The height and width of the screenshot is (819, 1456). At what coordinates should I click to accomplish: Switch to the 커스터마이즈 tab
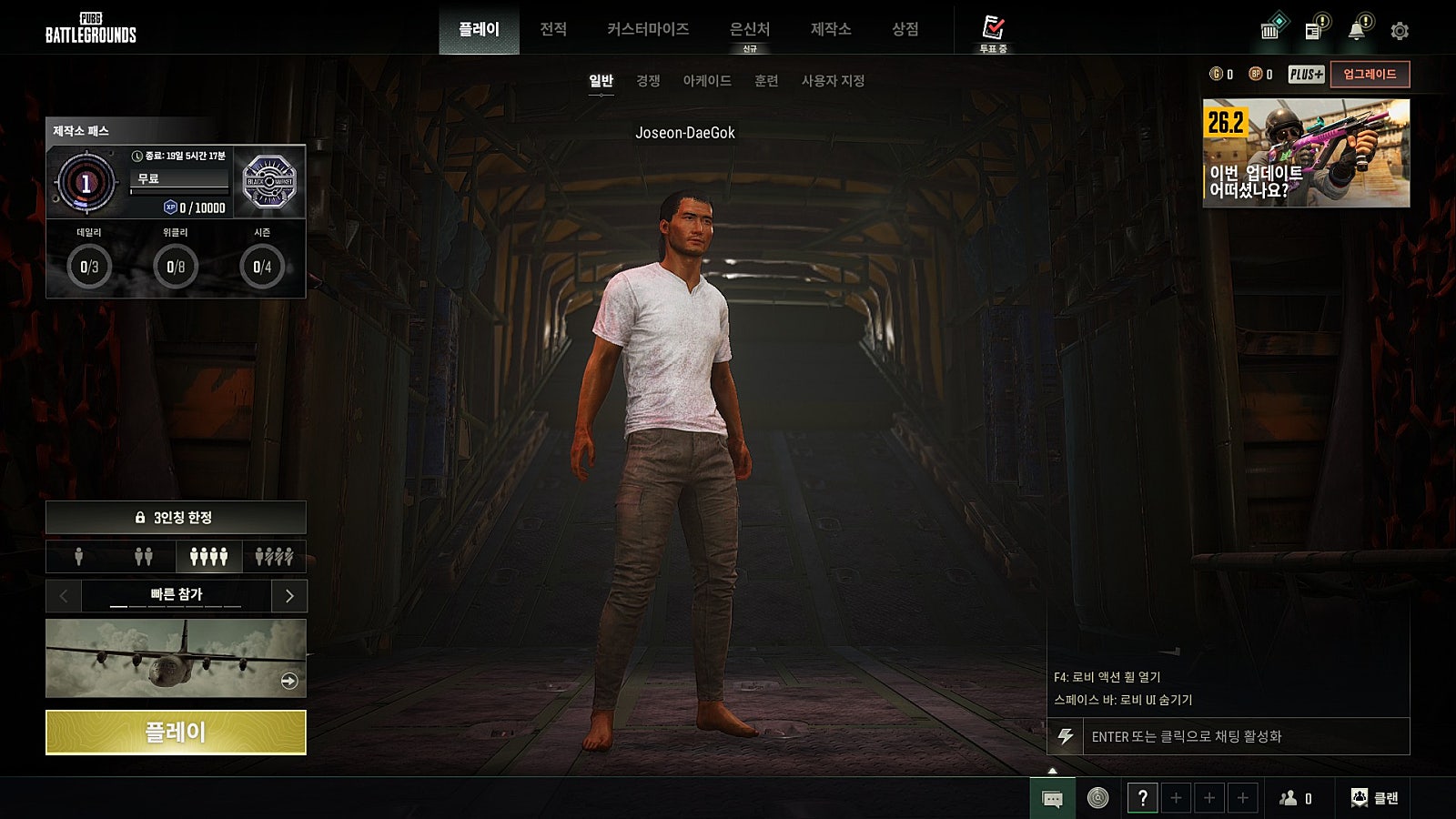(x=648, y=29)
